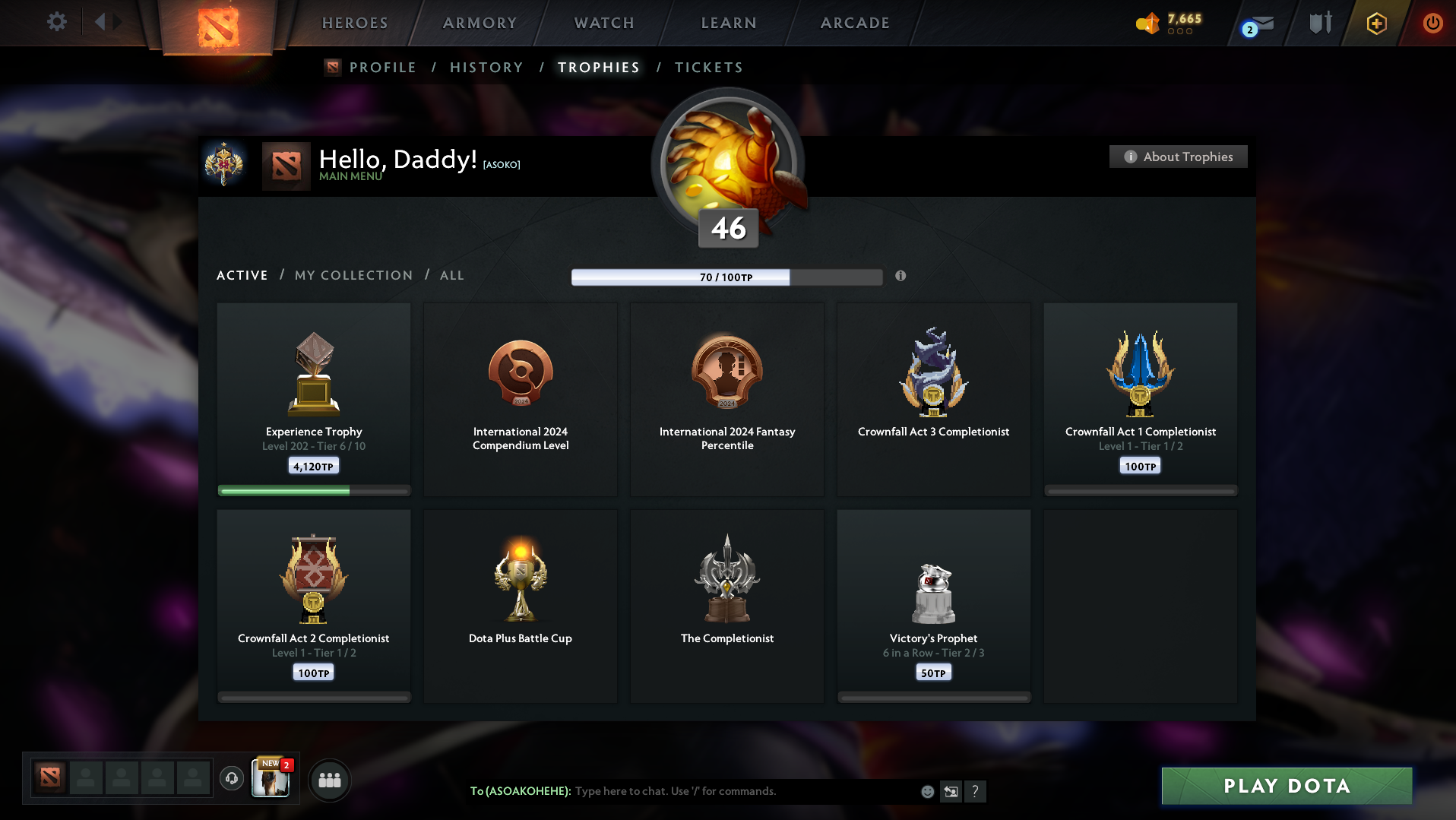Open the friends list icon

[x=329, y=780]
